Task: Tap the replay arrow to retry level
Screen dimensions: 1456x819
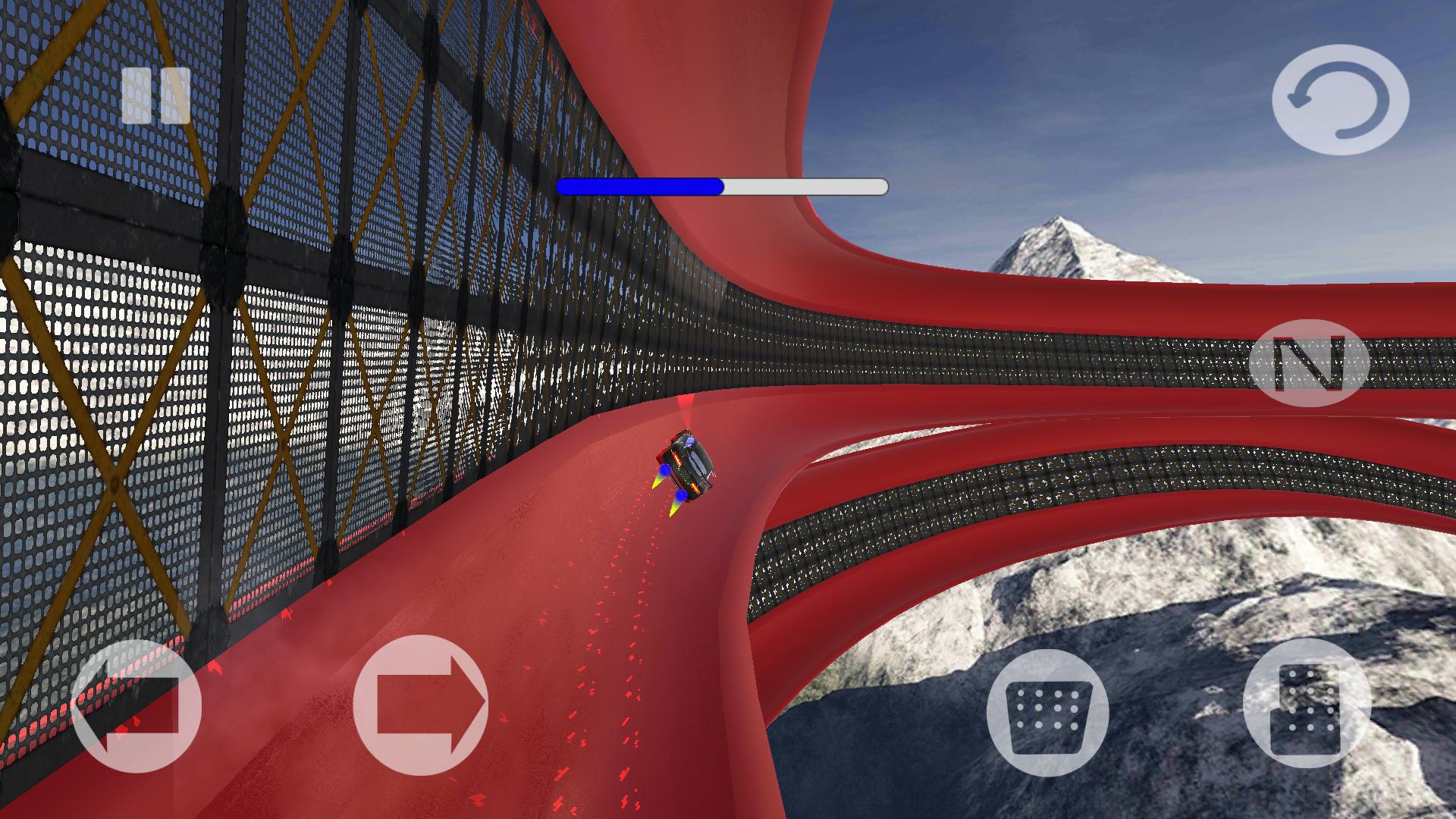Action: click(1342, 99)
